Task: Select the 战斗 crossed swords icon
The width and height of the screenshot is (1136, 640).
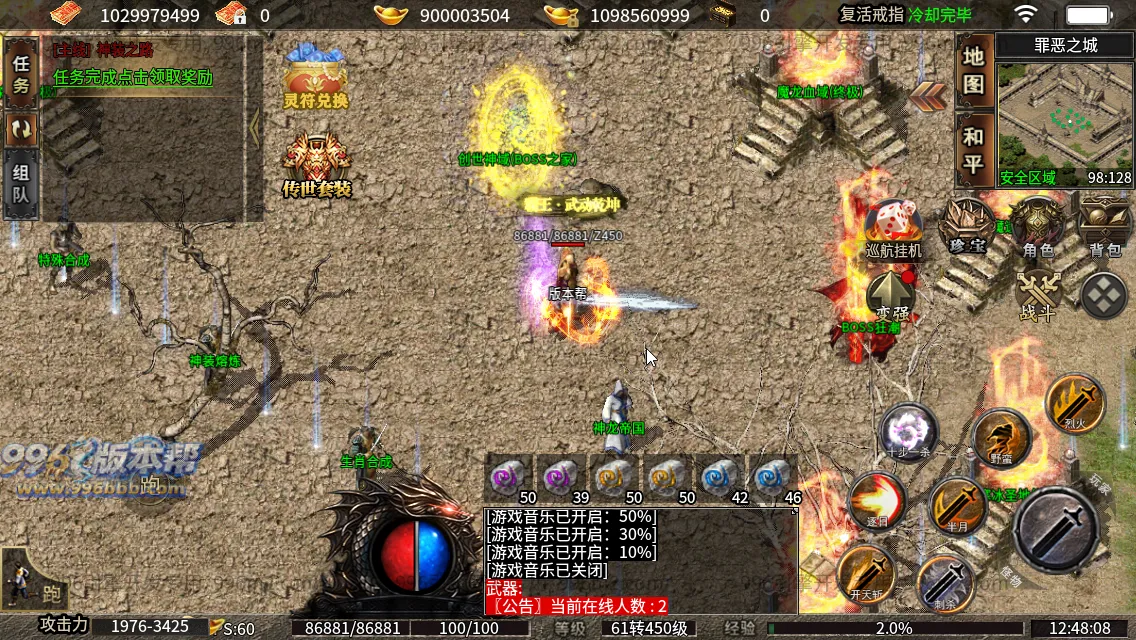Action: click(1038, 296)
